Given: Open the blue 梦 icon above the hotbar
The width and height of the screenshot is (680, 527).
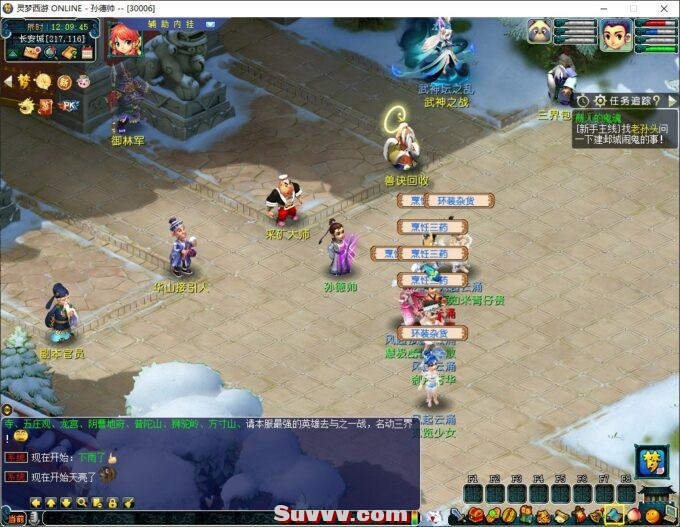Looking at the screenshot, I should pos(649,461).
